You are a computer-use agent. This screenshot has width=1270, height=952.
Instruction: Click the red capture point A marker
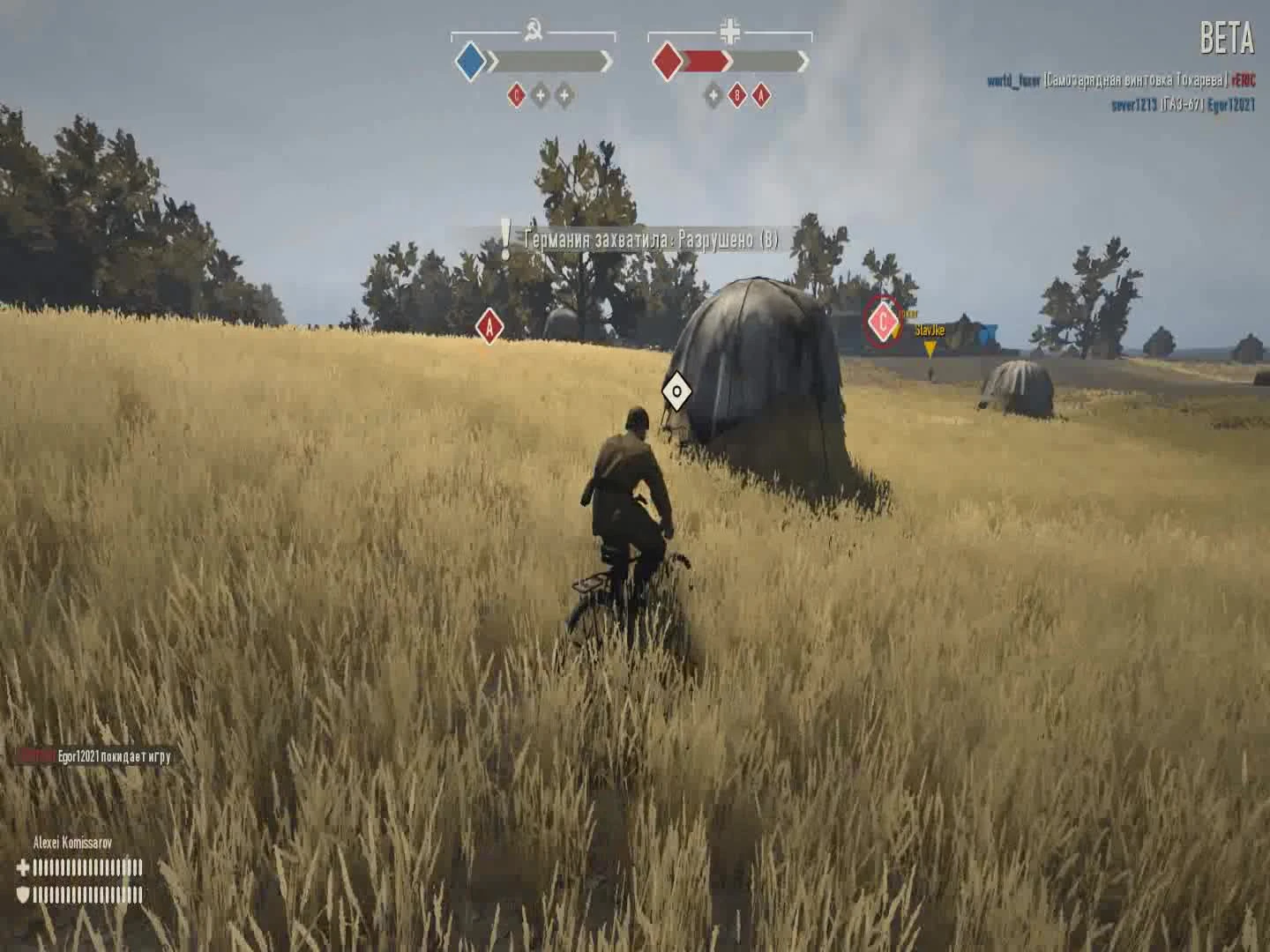488,324
